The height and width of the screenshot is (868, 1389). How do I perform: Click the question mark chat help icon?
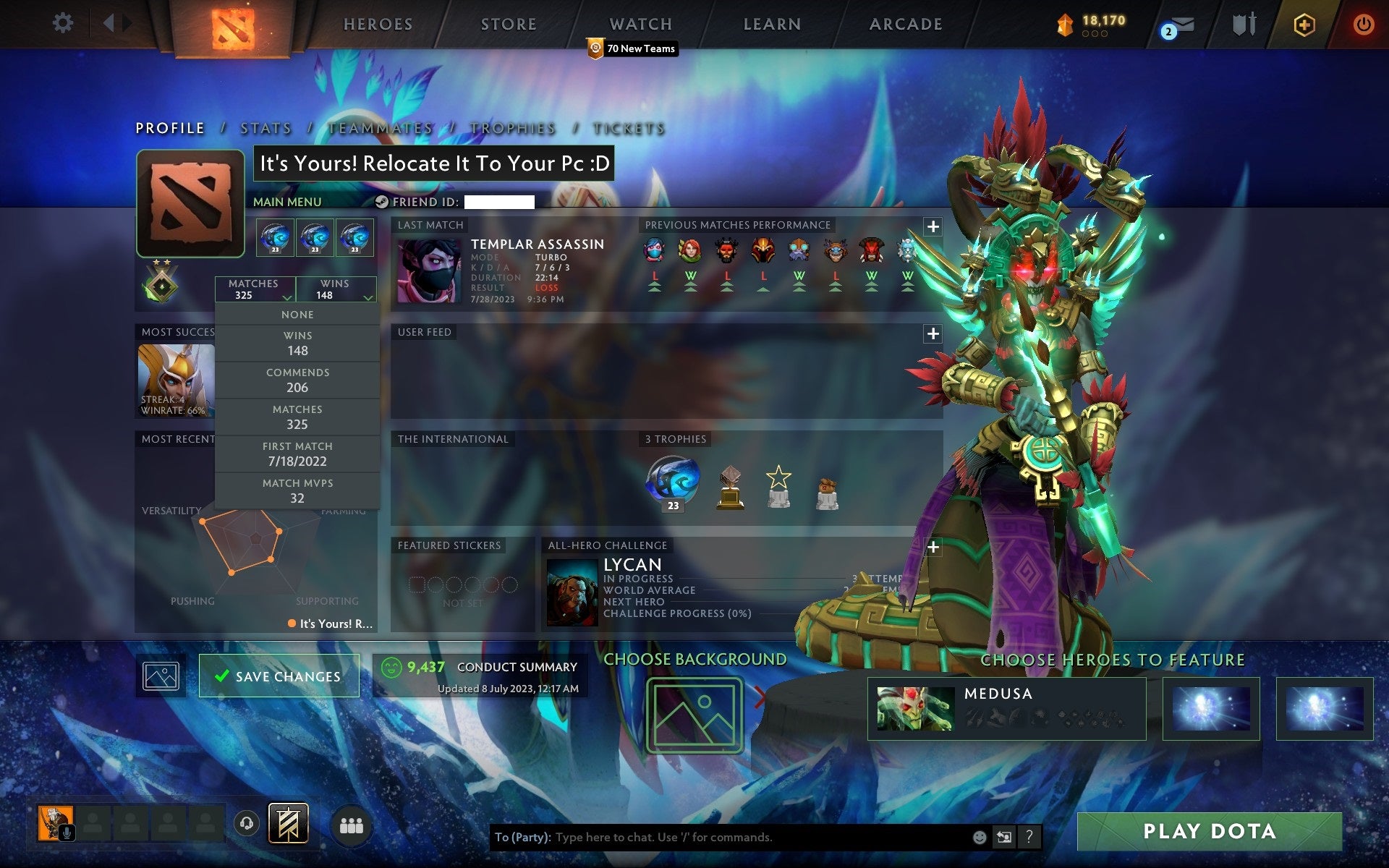click(x=1030, y=838)
